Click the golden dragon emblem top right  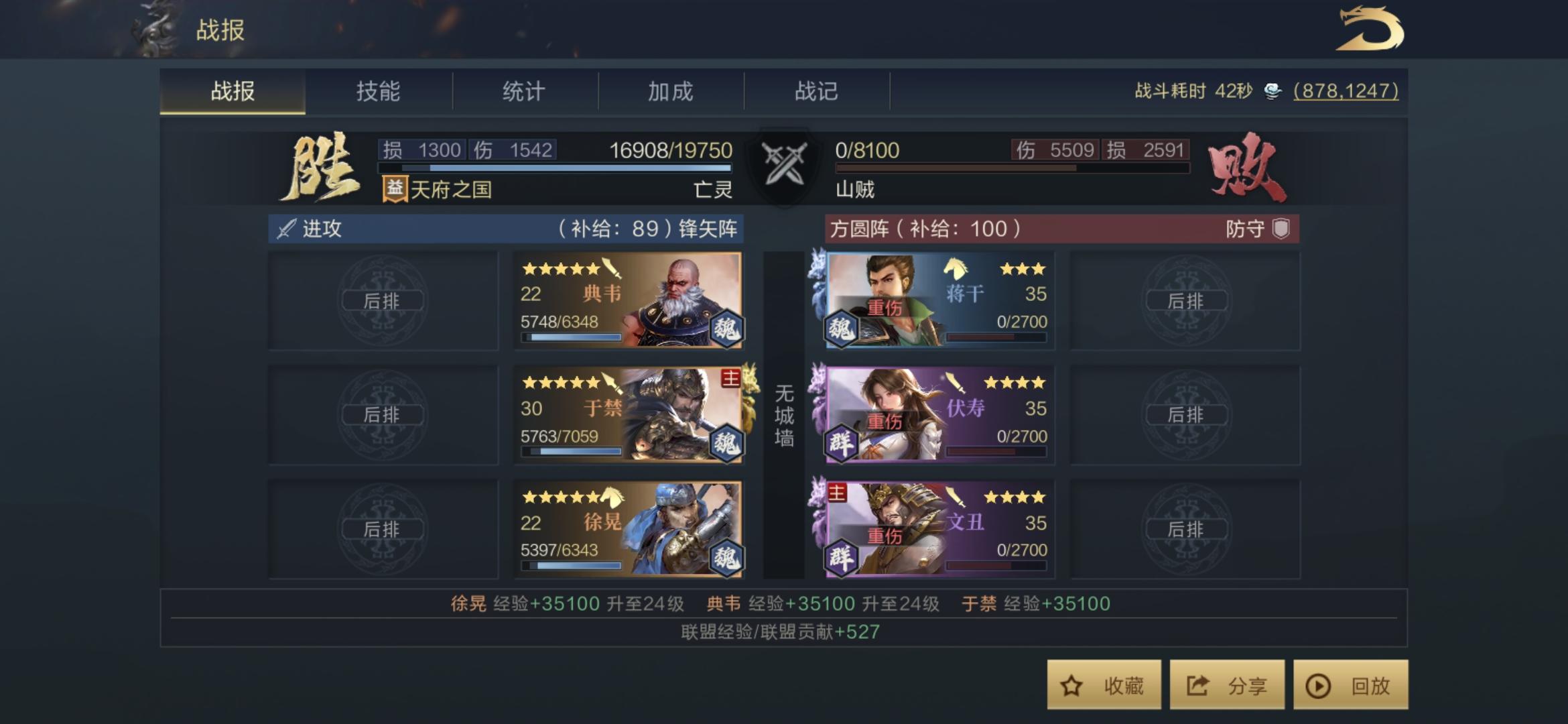coord(1370,30)
